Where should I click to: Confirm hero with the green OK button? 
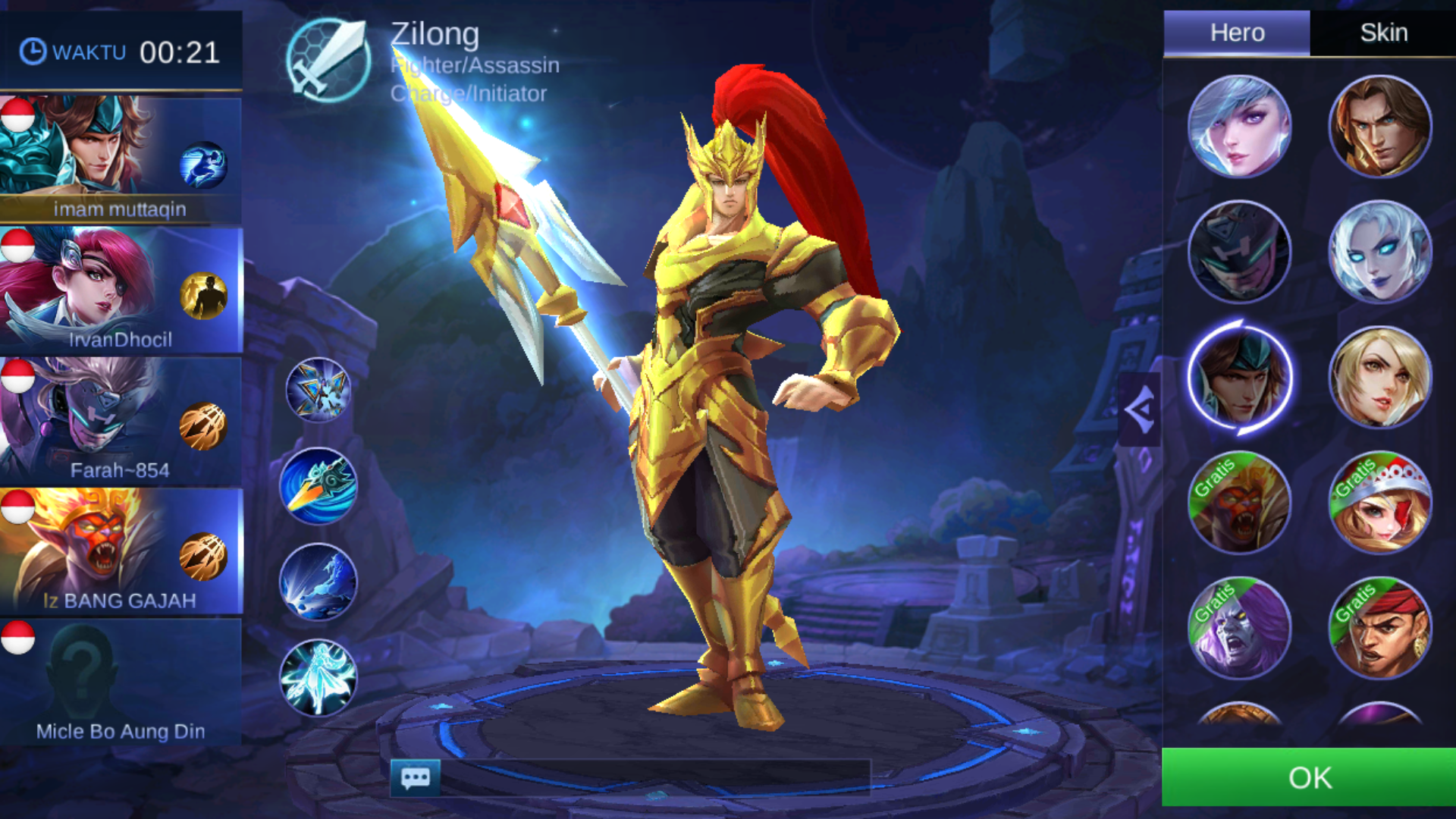click(1309, 777)
